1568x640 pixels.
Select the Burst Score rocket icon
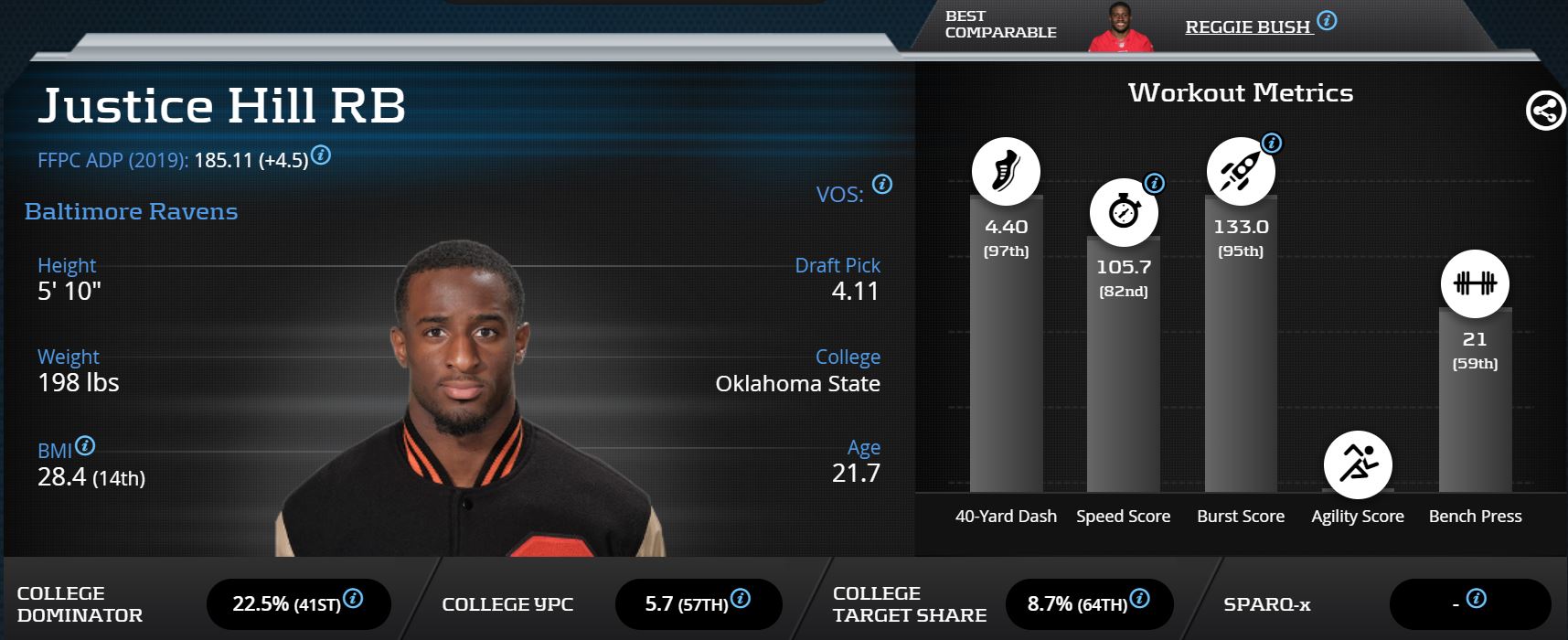[1240, 171]
